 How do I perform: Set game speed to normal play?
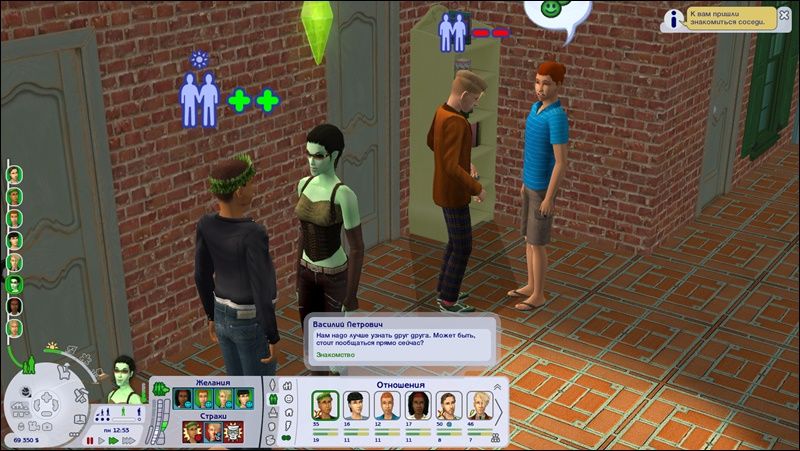pyautogui.click(x=103, y=439)
